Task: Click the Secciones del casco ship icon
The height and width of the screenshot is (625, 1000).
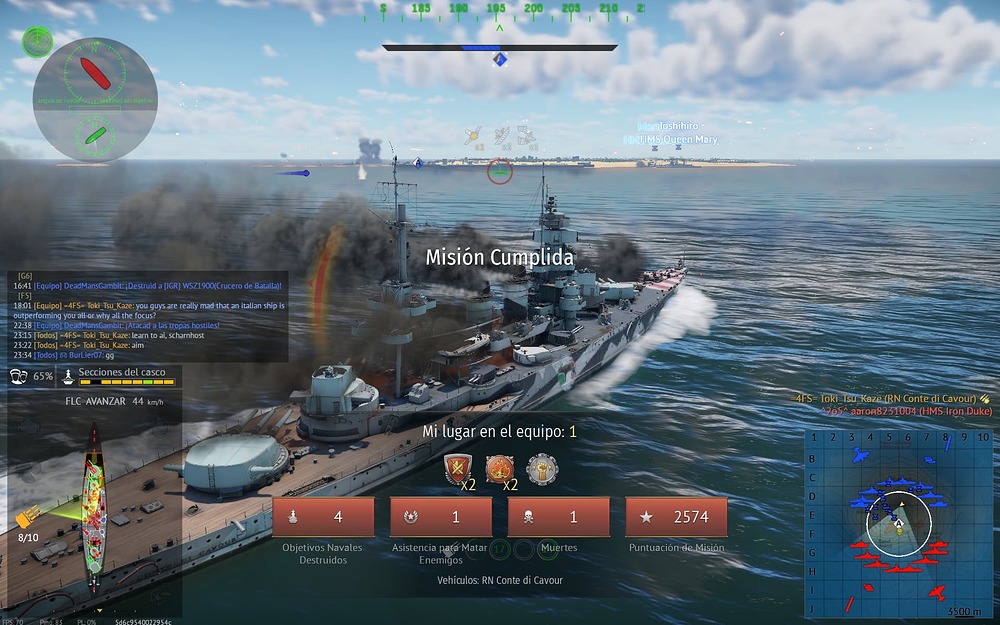Action: point(67,377)
